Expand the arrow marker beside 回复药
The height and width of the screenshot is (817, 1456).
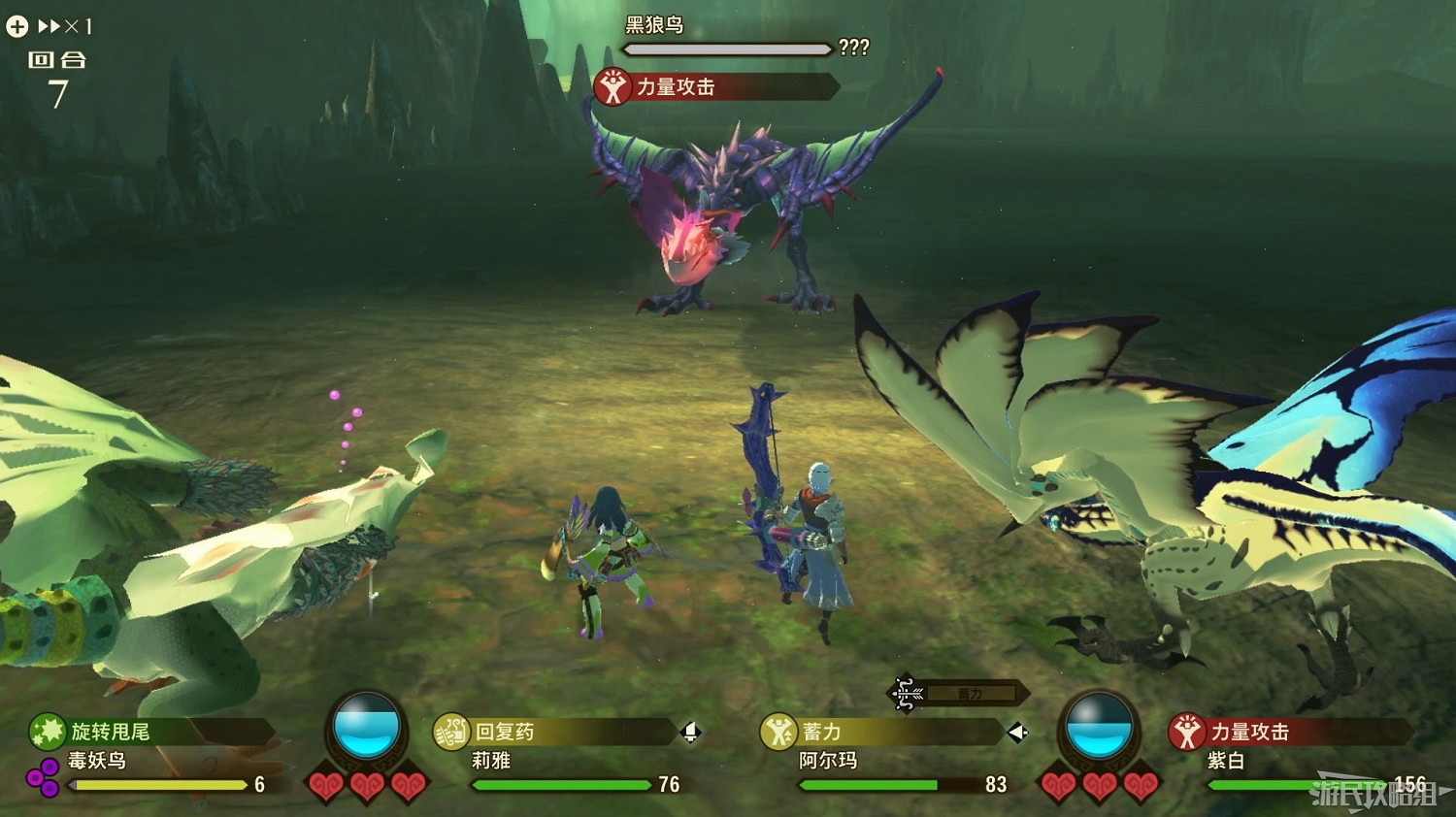pos(691,733)
